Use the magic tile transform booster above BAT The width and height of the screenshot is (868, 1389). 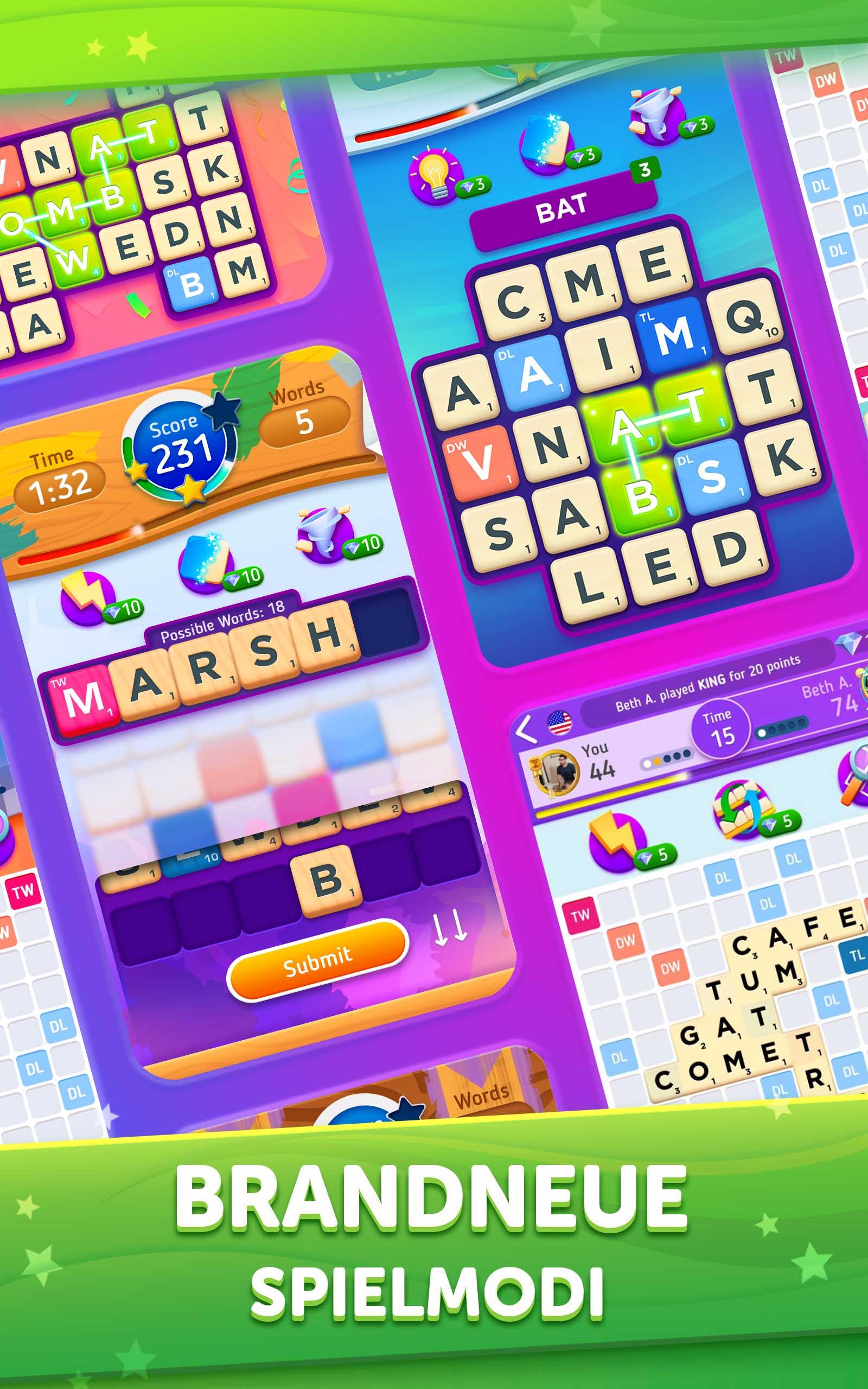[x=546, y=139]
